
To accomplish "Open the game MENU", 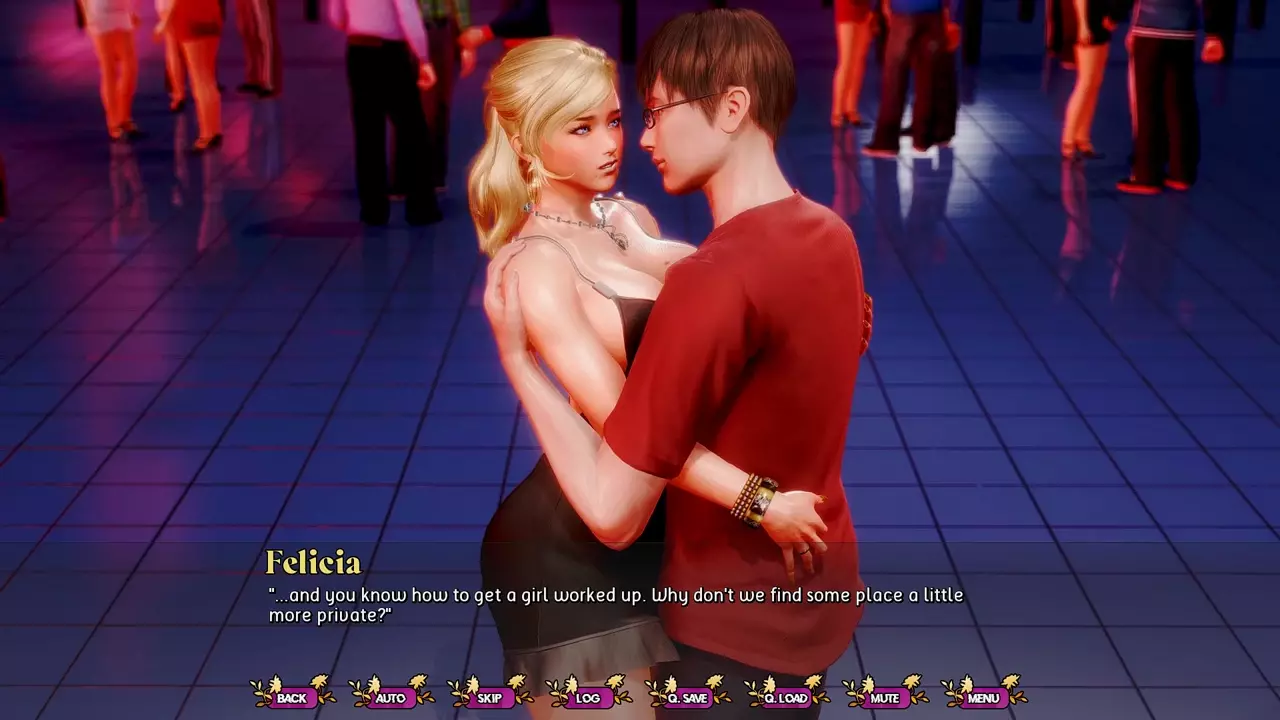I will 983,697.
